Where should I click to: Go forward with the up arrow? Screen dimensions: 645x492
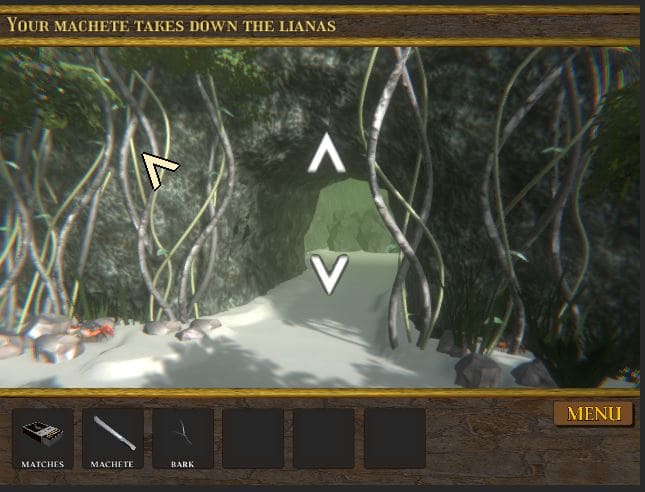tap(326, 156)
